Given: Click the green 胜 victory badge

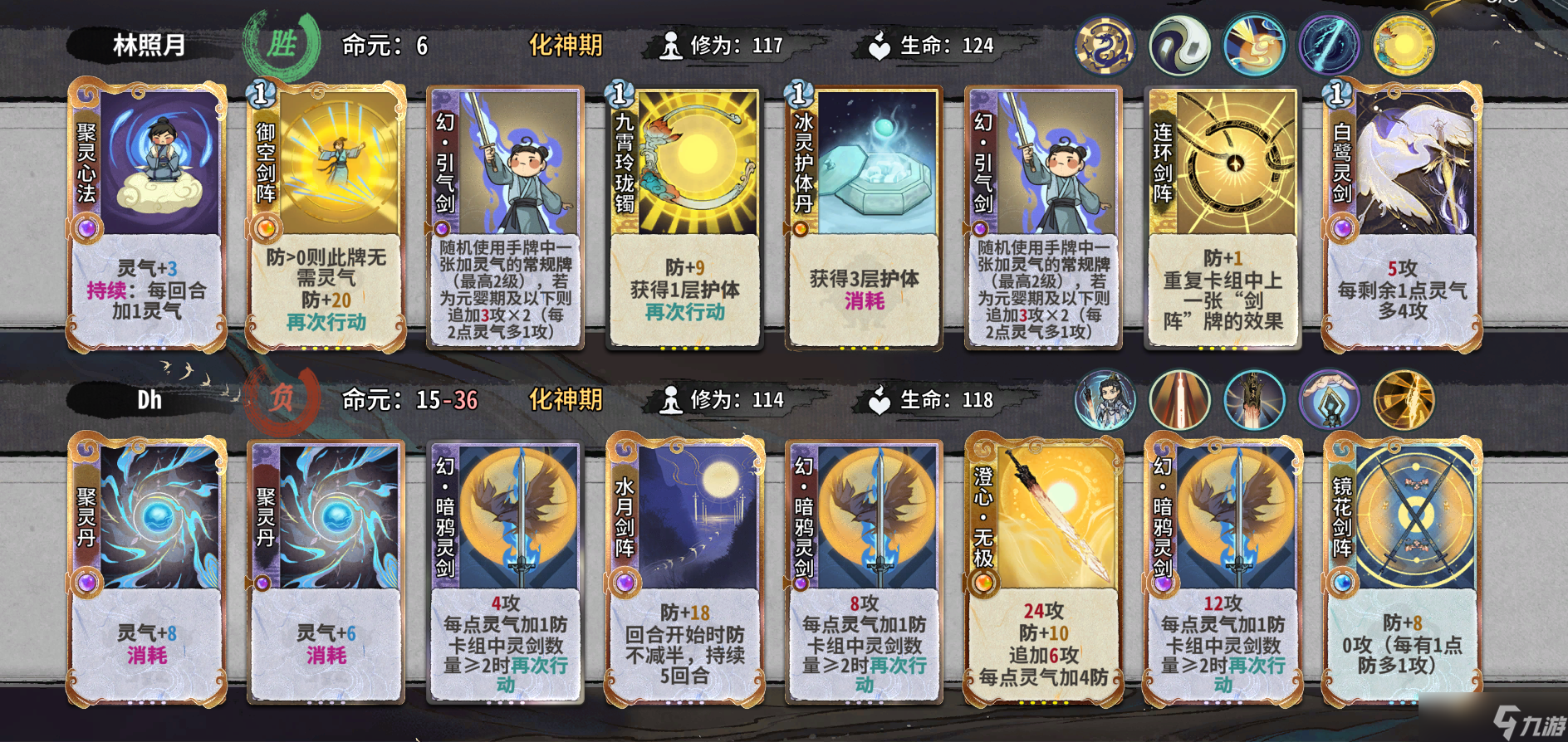Looking at the screenshot, I should 282,46.
